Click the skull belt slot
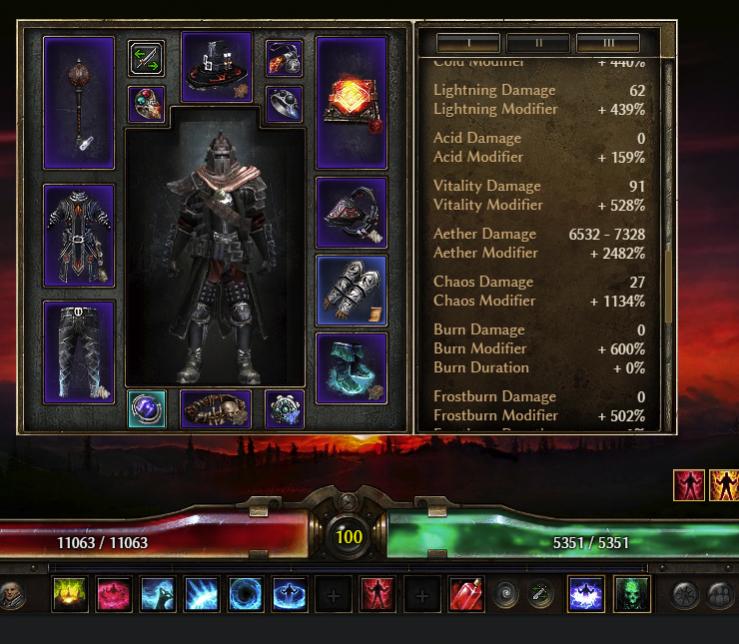The image size is (739, 644). pos(216,410)
